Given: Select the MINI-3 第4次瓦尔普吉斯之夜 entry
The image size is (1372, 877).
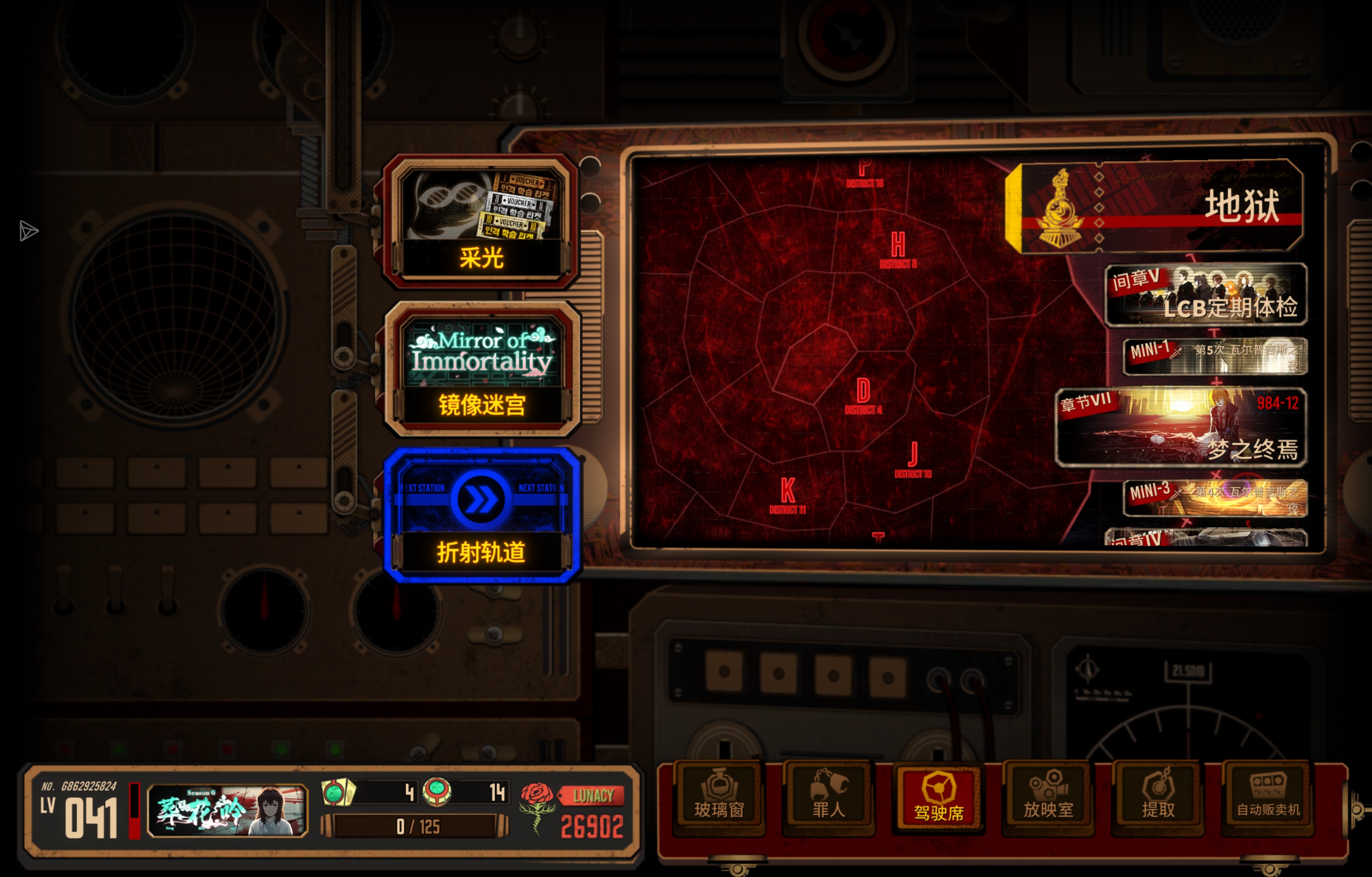Looking at the screenshot, I should [1215, 498].
